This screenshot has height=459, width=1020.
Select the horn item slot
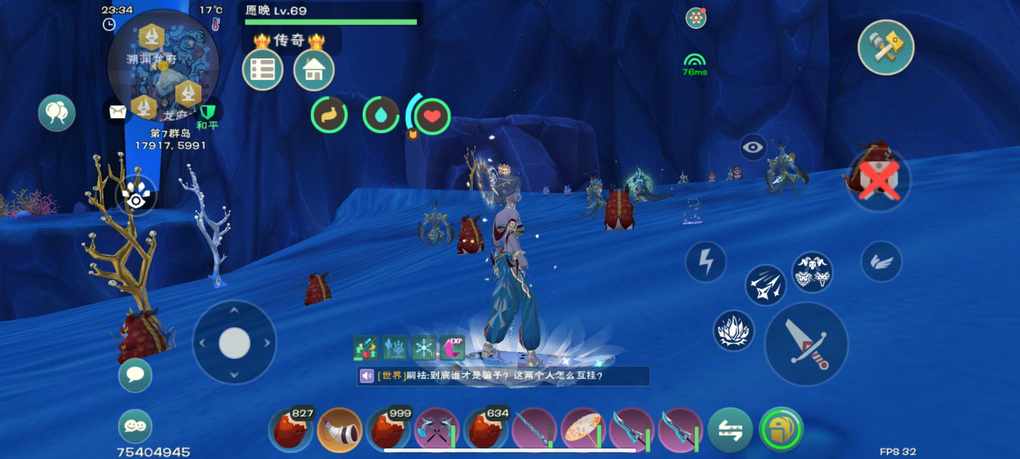coord(340,430)
